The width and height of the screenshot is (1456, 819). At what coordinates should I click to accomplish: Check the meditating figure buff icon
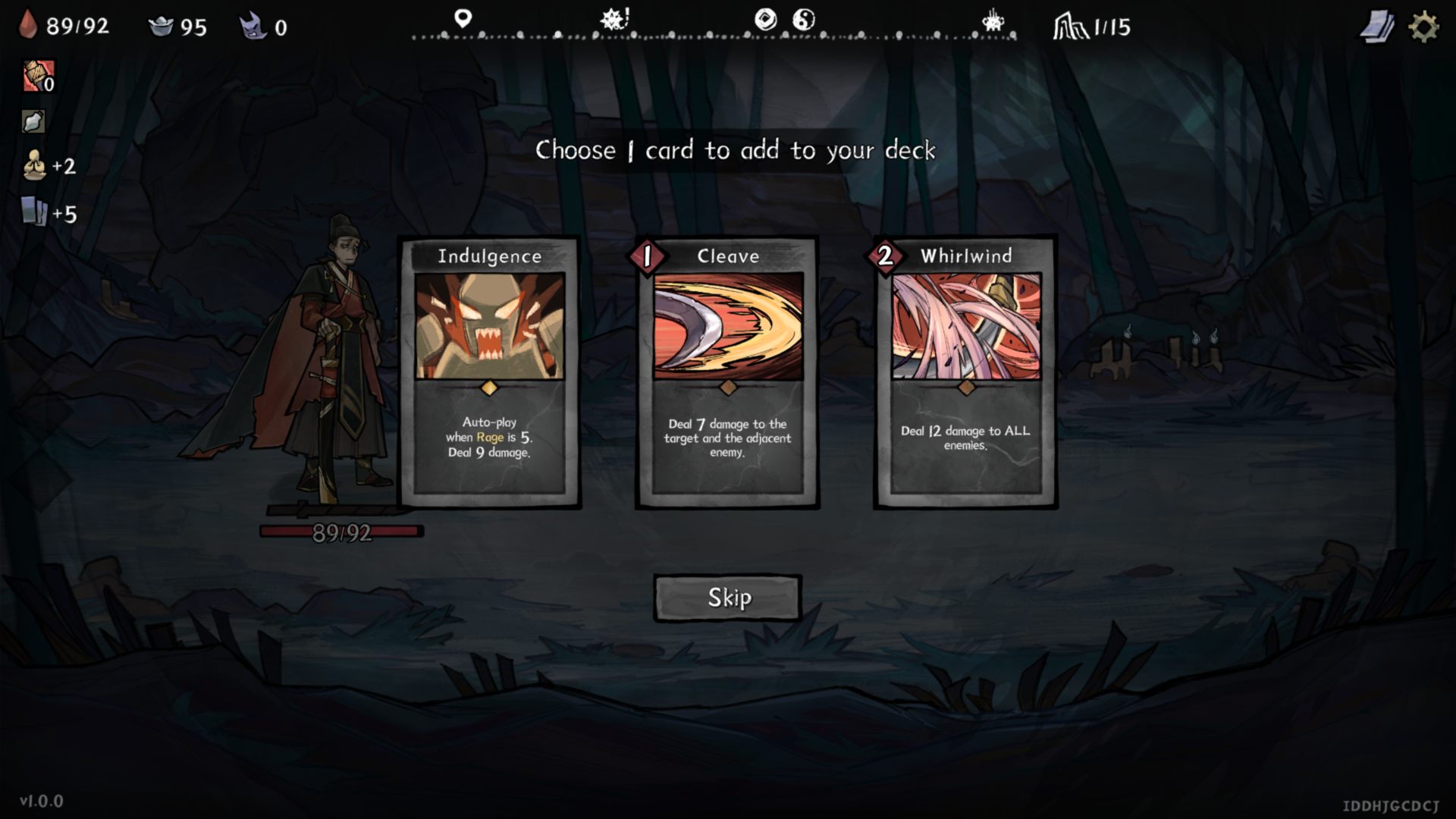34,165
